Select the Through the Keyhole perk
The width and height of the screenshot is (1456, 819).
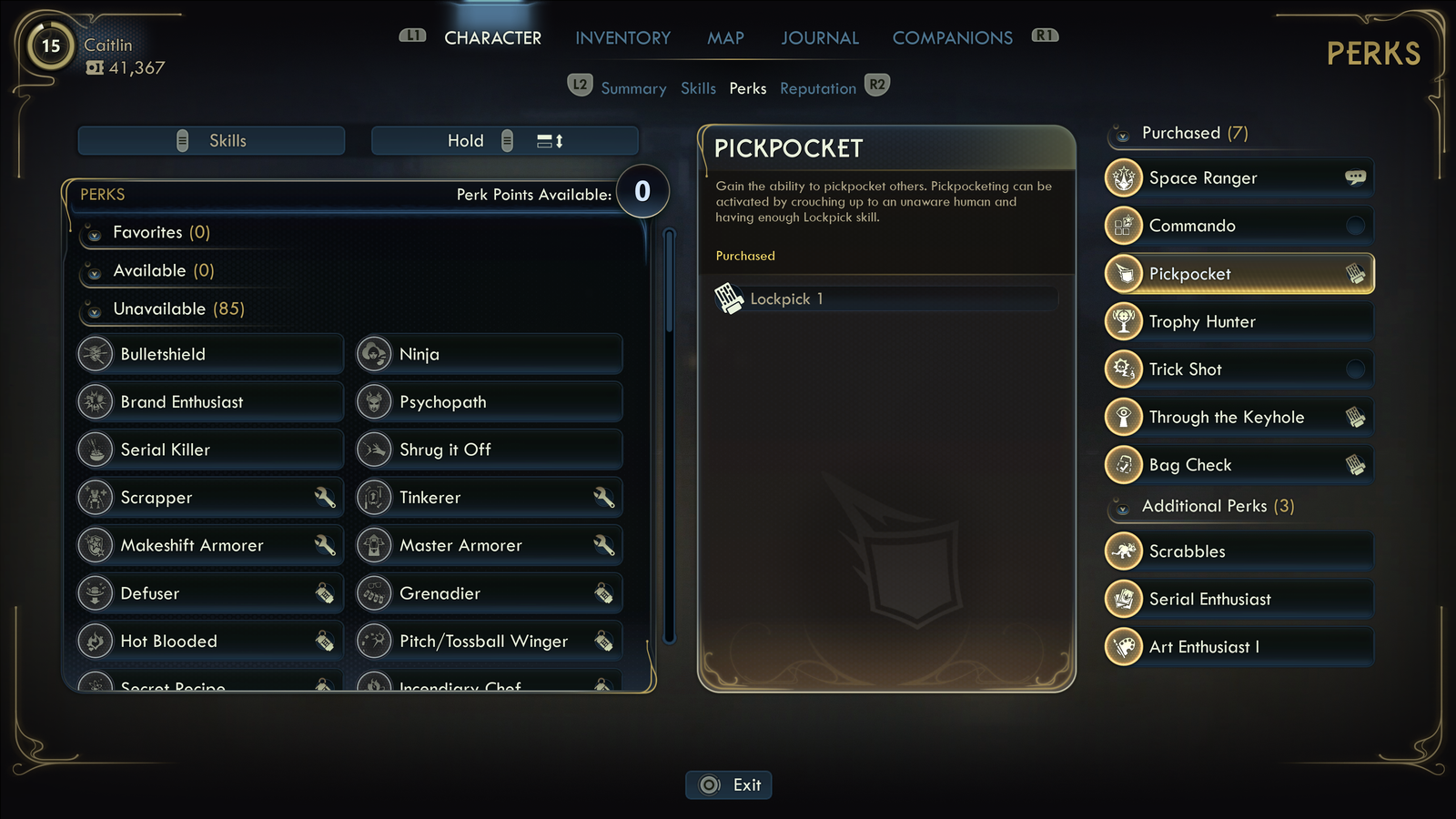(1239, 417)
